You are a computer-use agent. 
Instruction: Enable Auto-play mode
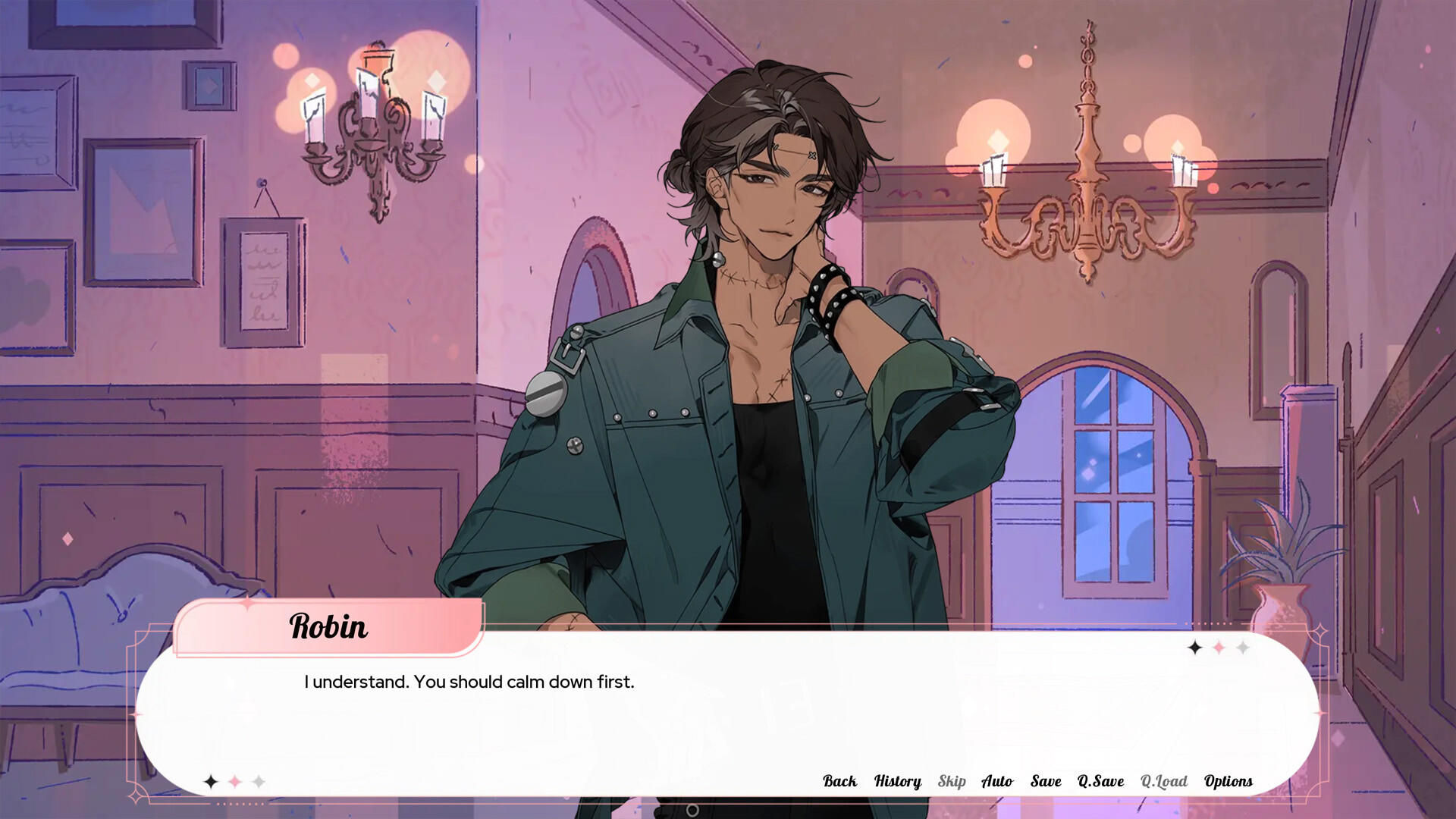coord(998,781)
